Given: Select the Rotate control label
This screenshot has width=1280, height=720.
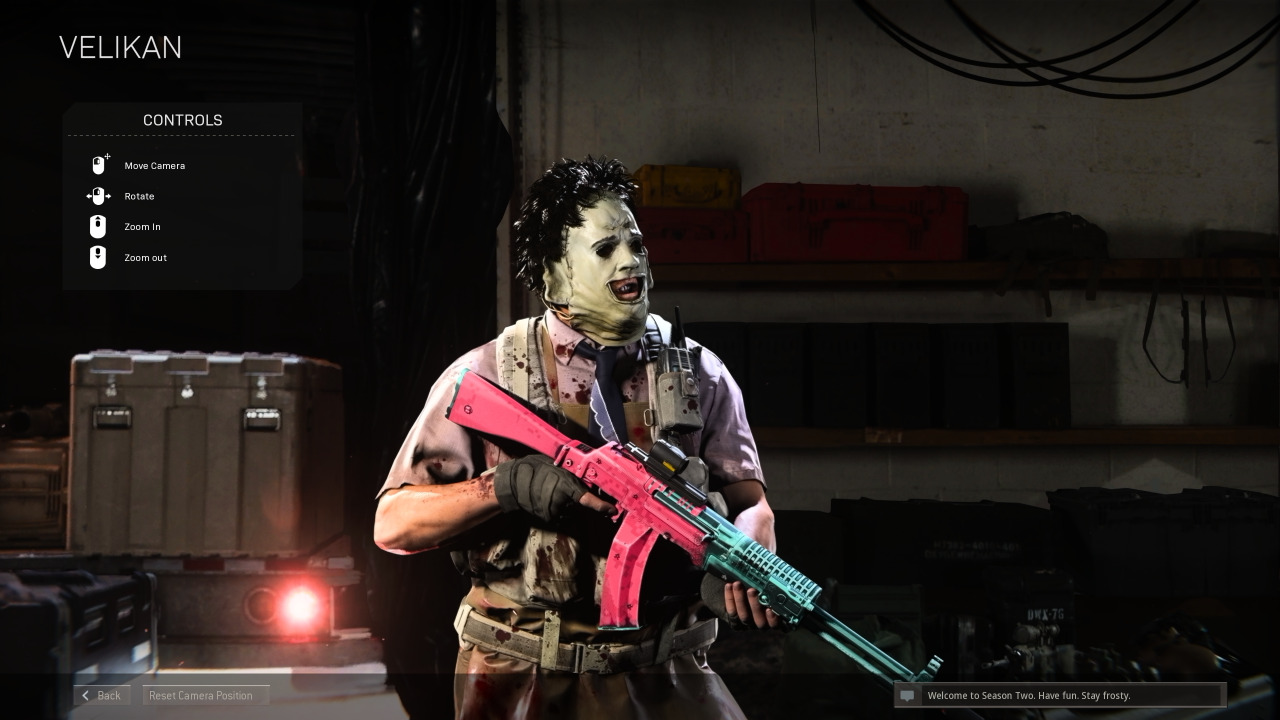Looking at the screenshot, I should click(x=139, y=196).
